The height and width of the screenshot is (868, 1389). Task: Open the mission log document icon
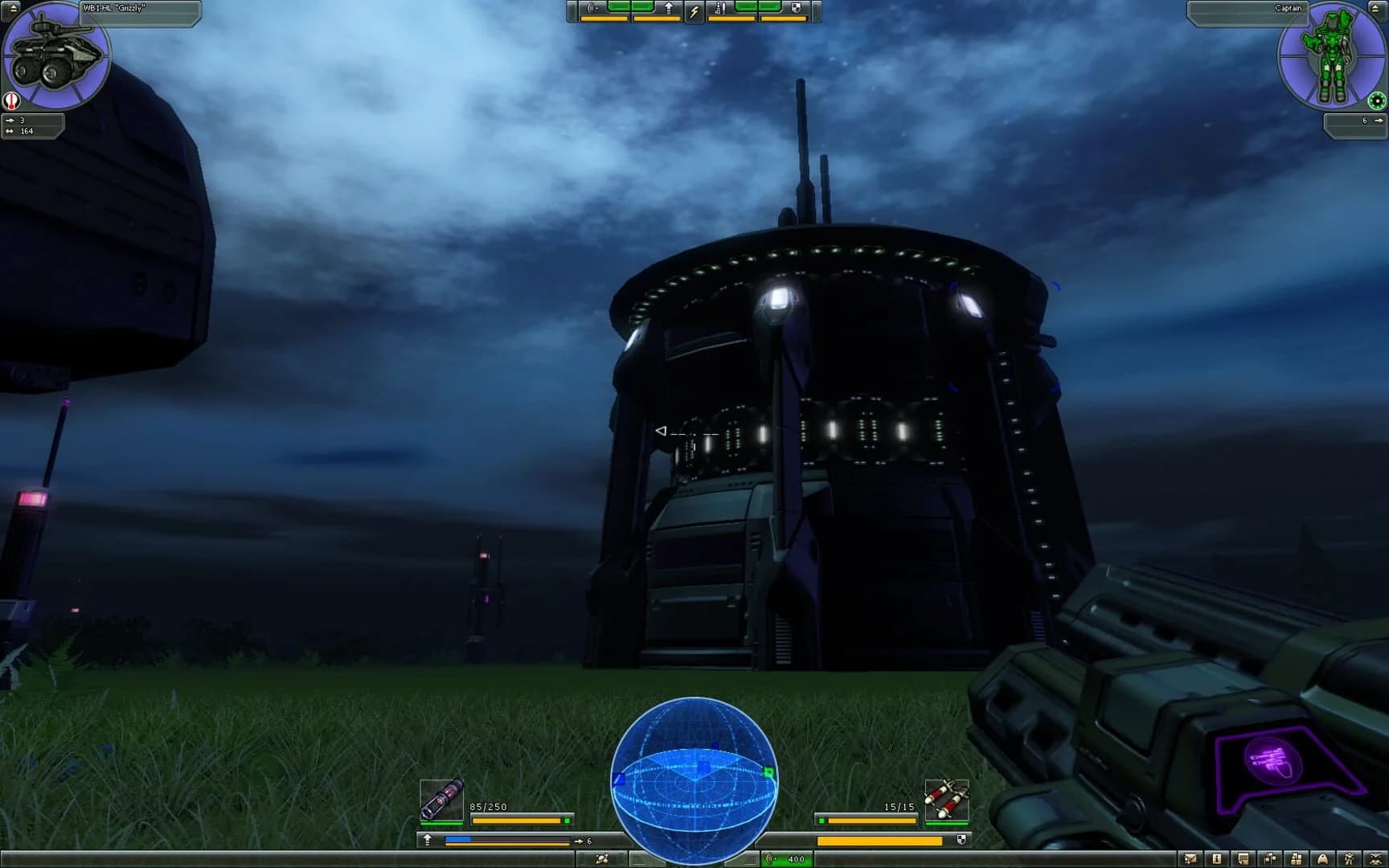[1243, 859]
